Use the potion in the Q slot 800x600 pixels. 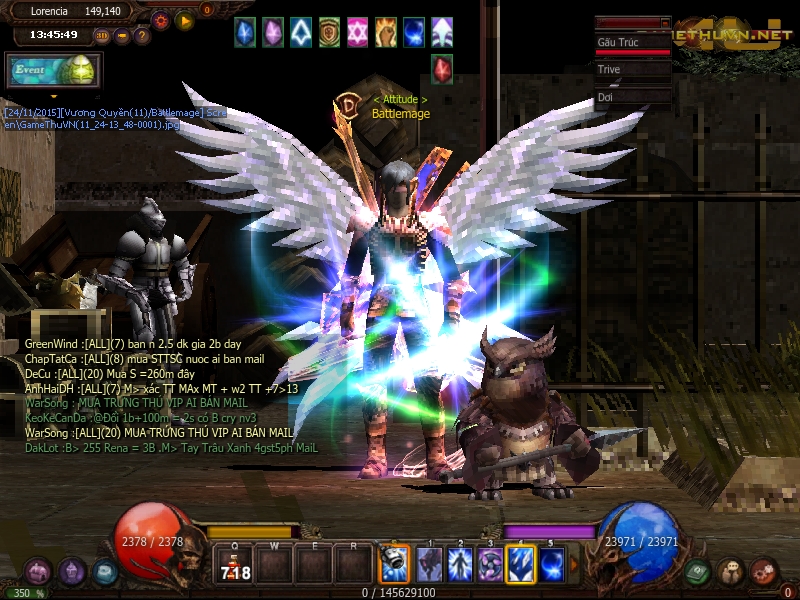[235, 566]
